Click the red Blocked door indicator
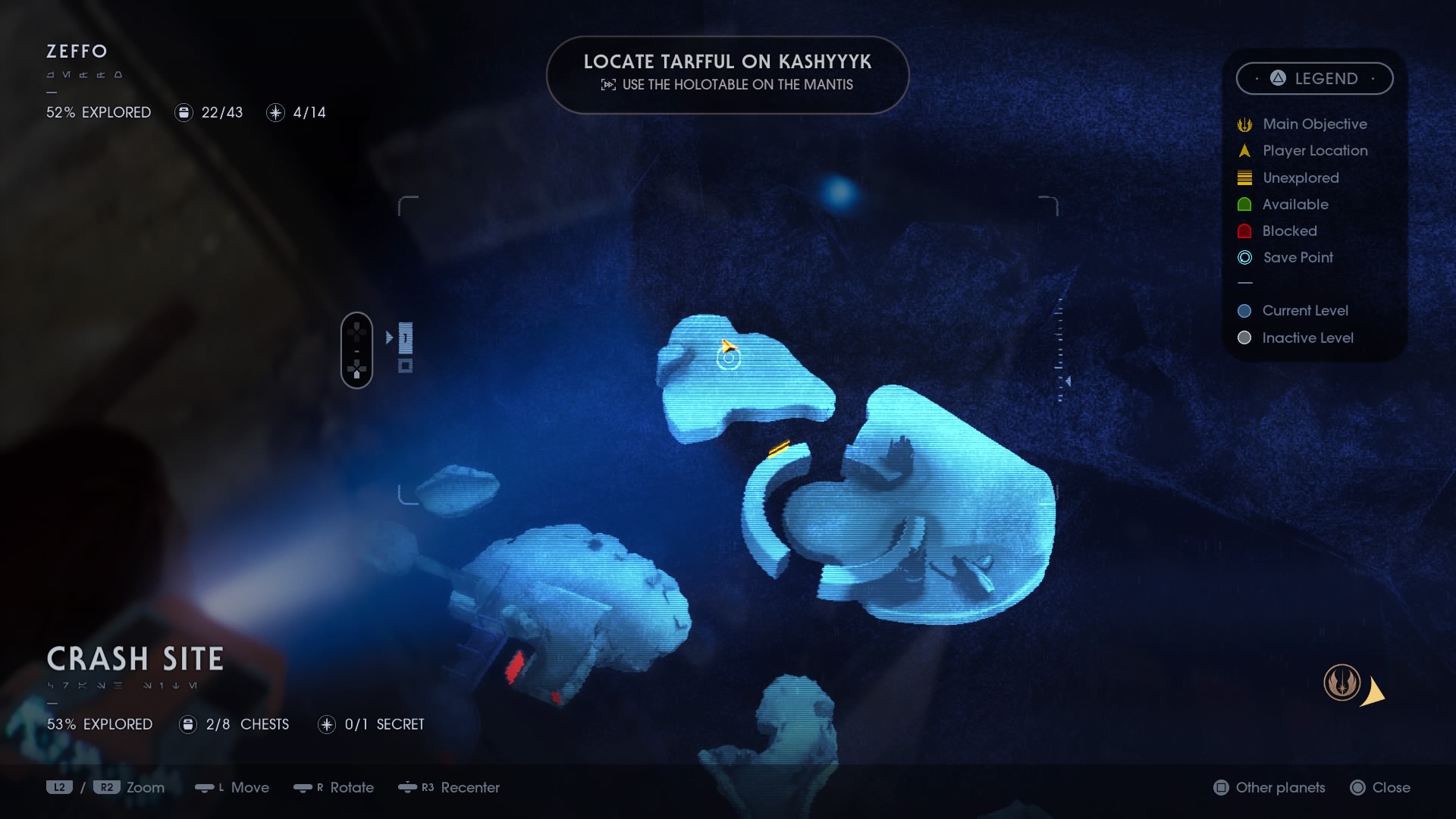The height and width of the screenshot is (819, 1456). click(1244, 231)
